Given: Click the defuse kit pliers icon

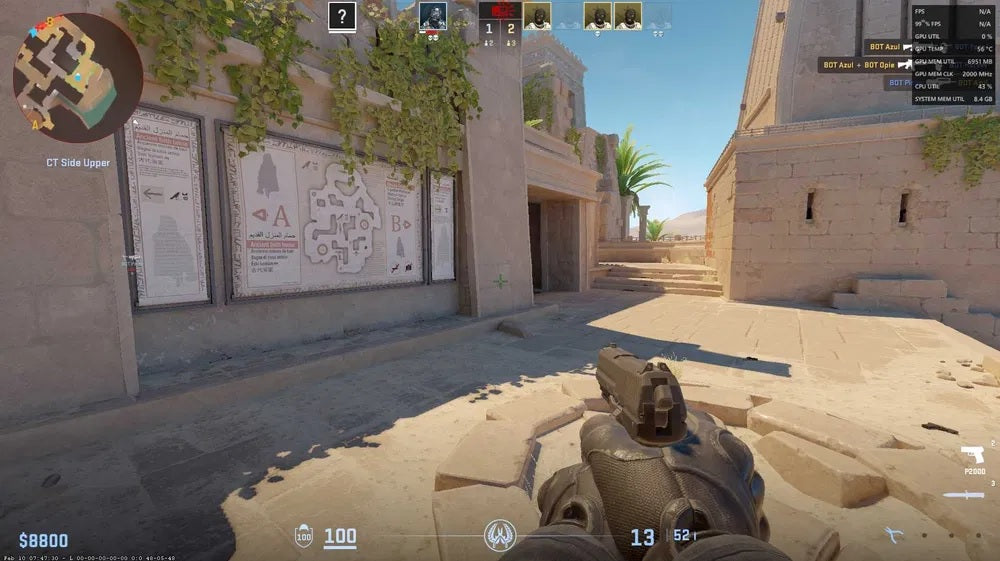Looking at the screenshot, I should tap(893, 535).
